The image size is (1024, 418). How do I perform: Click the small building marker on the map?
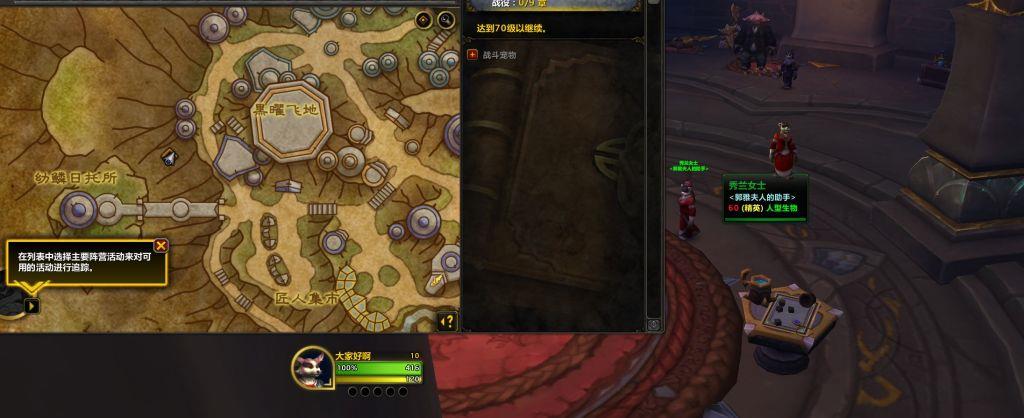pyautogui.click(x=169, y=155)
